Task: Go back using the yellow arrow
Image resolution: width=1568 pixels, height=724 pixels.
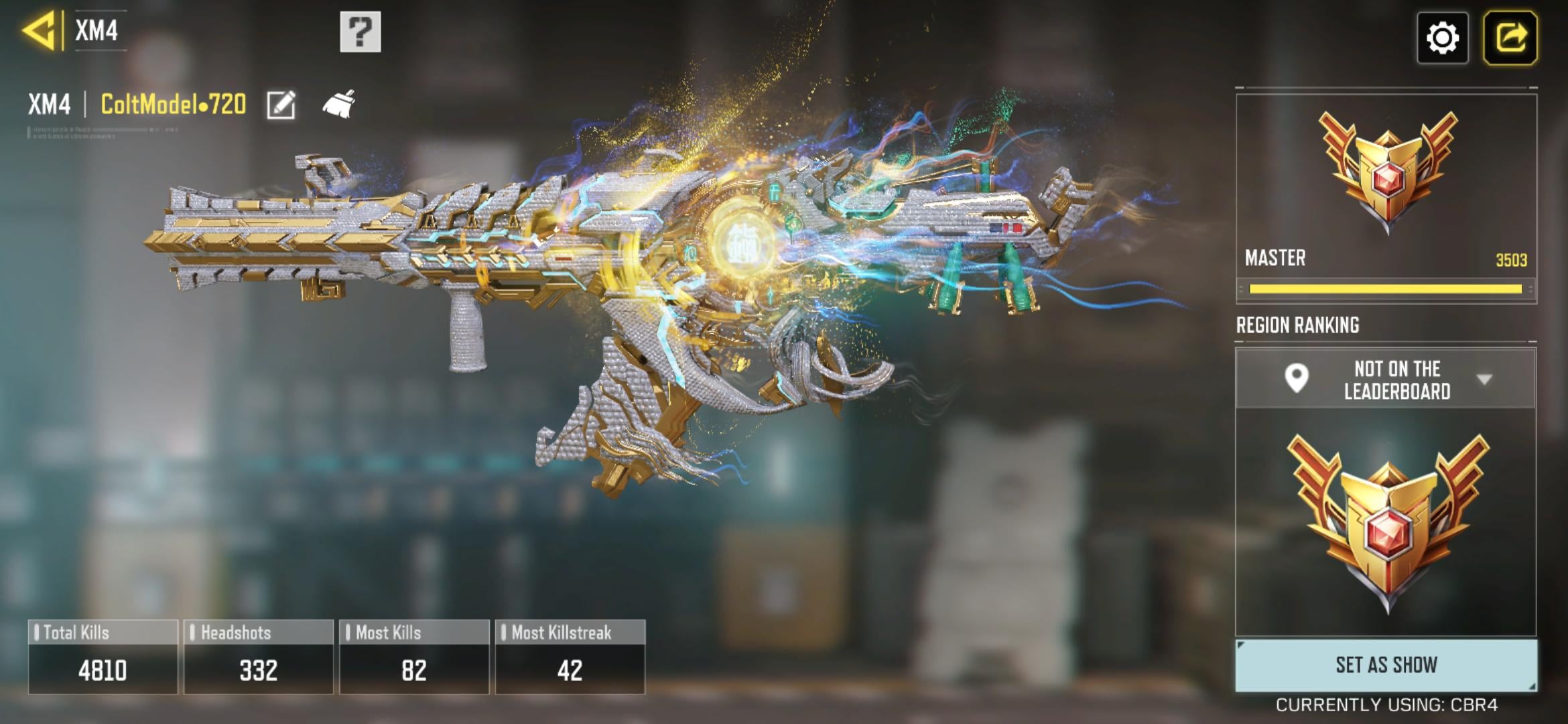Action: pyautogui.click(x=39, y=31)
